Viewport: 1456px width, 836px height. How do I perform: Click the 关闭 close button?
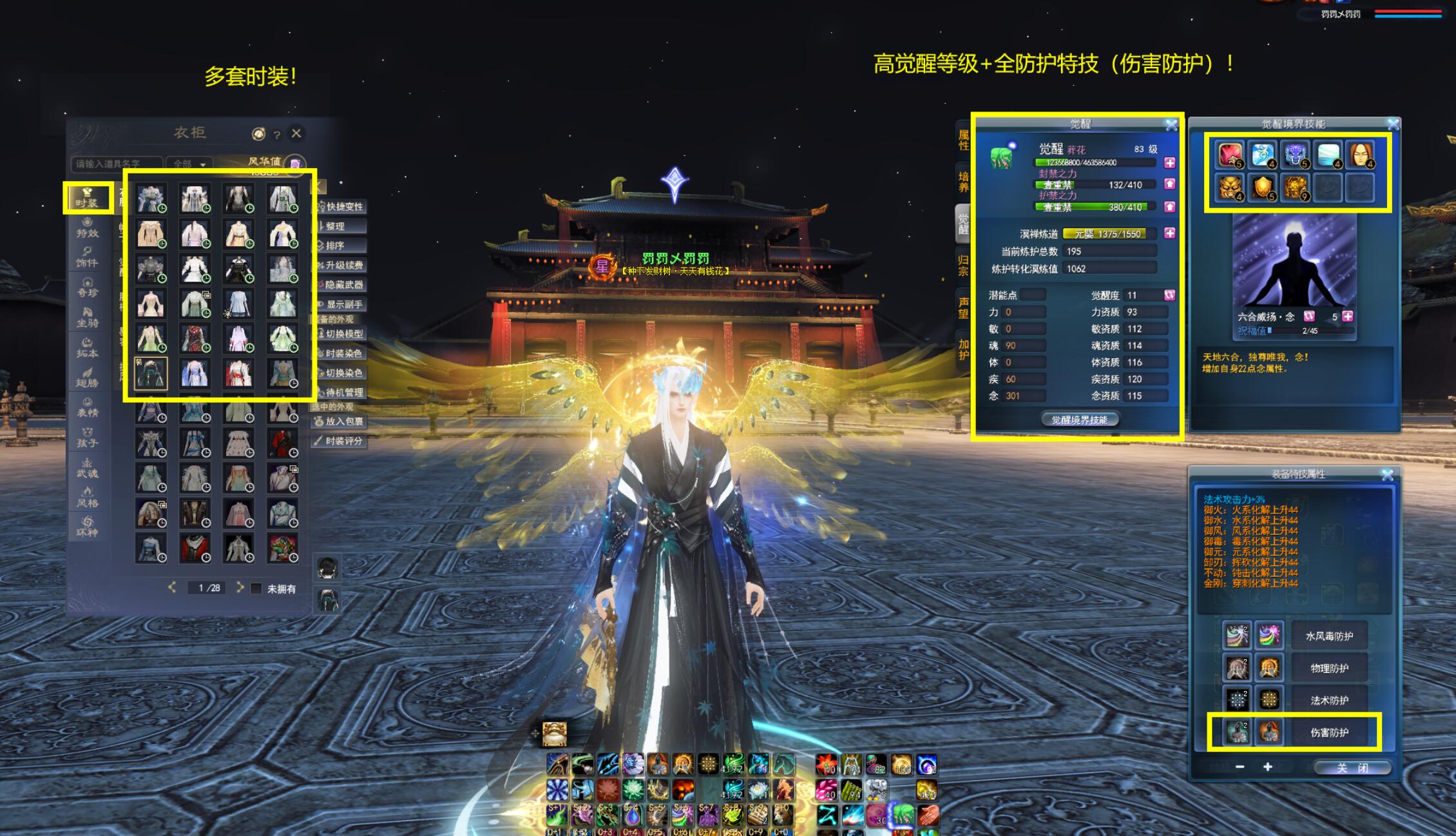tap(1352, 768)
